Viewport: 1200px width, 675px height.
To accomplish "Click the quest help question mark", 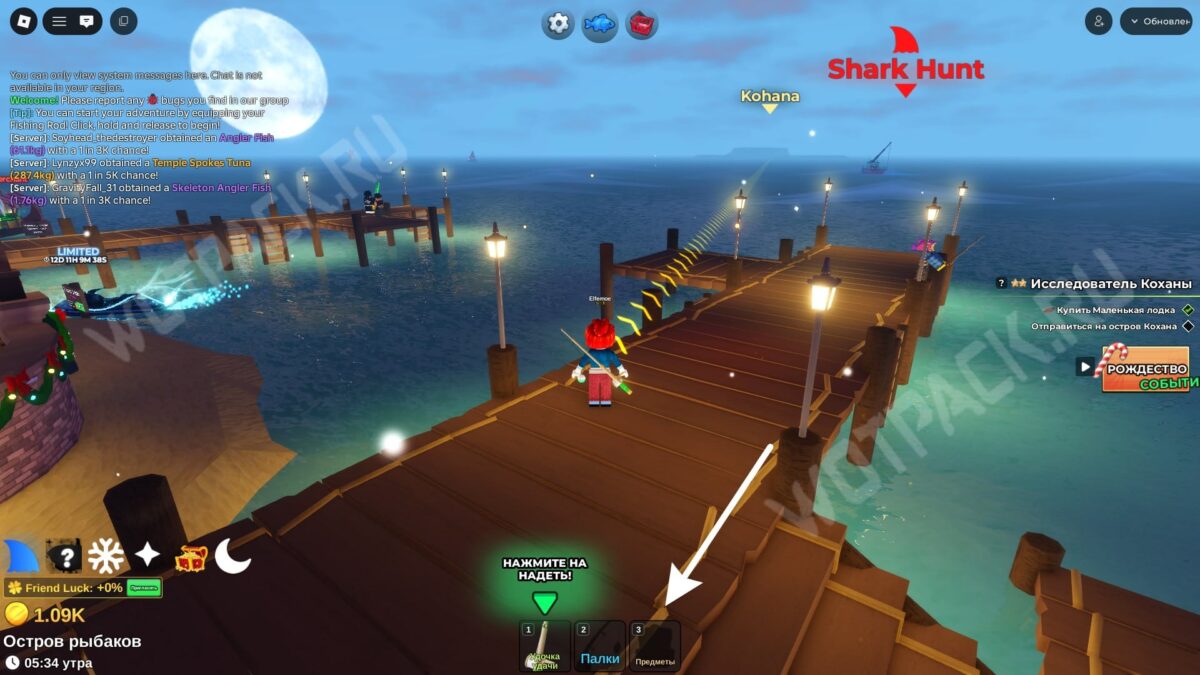I will coord(1001,283).
